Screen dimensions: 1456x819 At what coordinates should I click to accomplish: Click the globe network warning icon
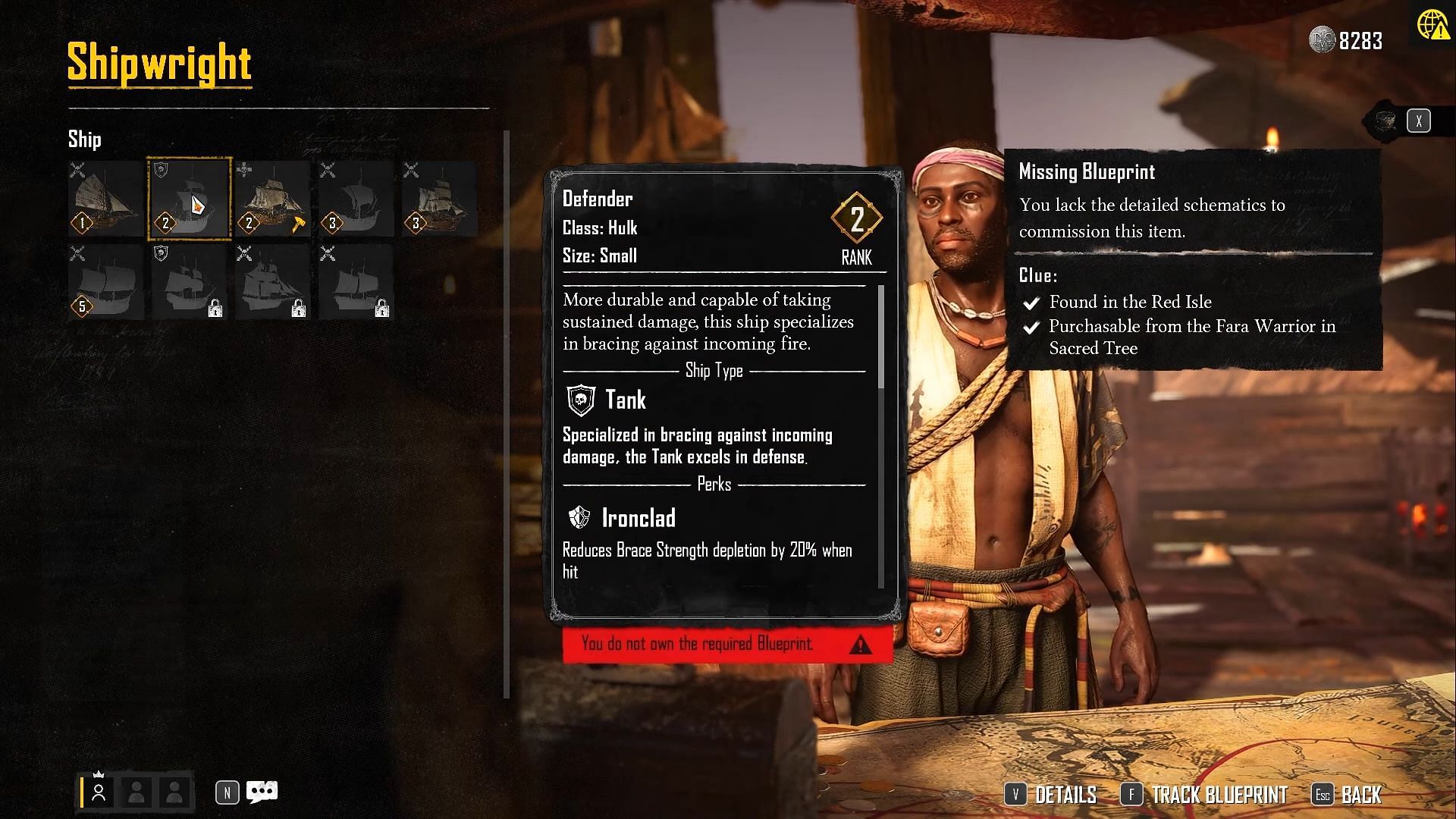point(1431,25)
